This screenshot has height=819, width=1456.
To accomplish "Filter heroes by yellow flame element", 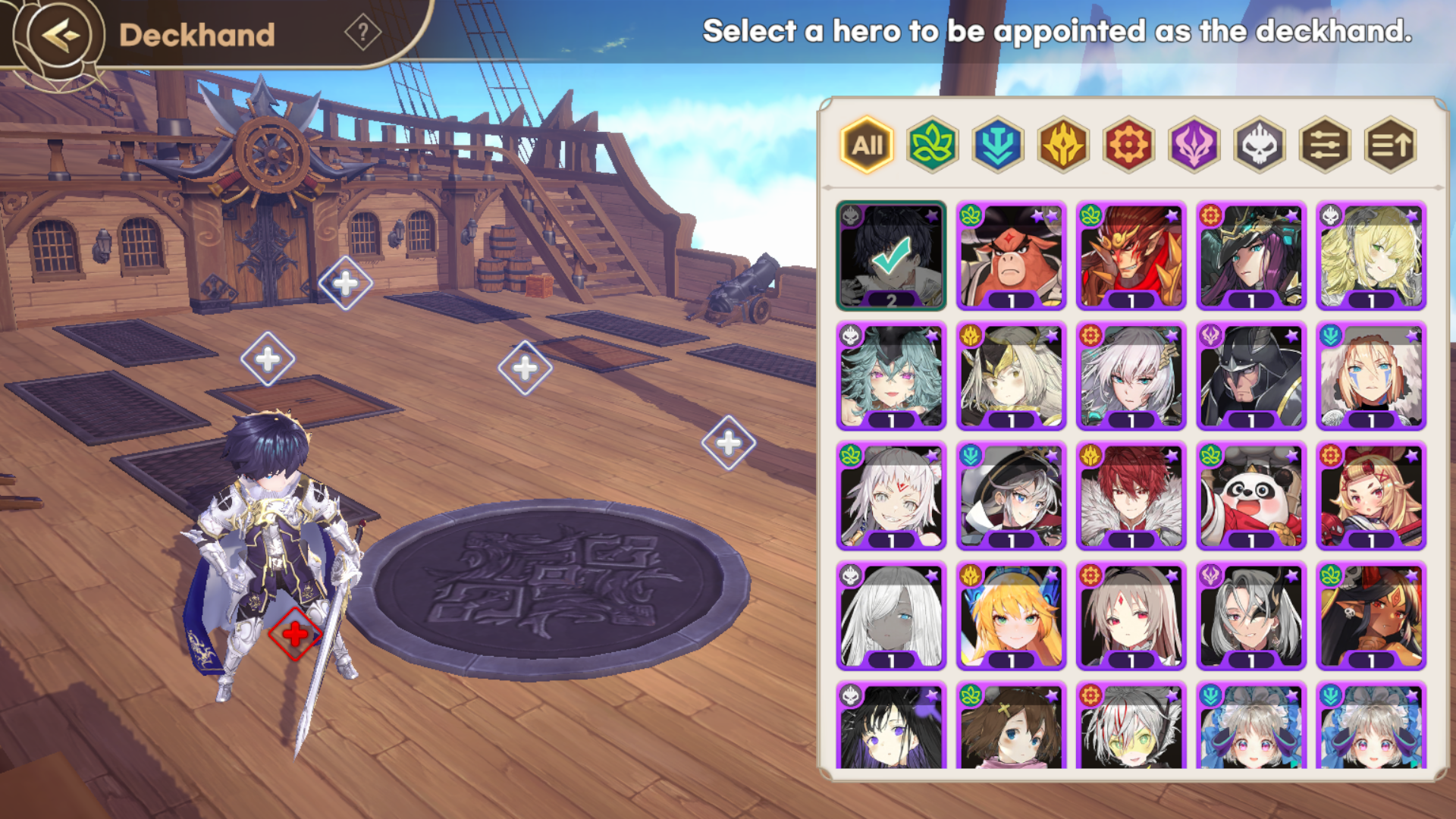I will pyautogui.click(x=1063, y=145).
